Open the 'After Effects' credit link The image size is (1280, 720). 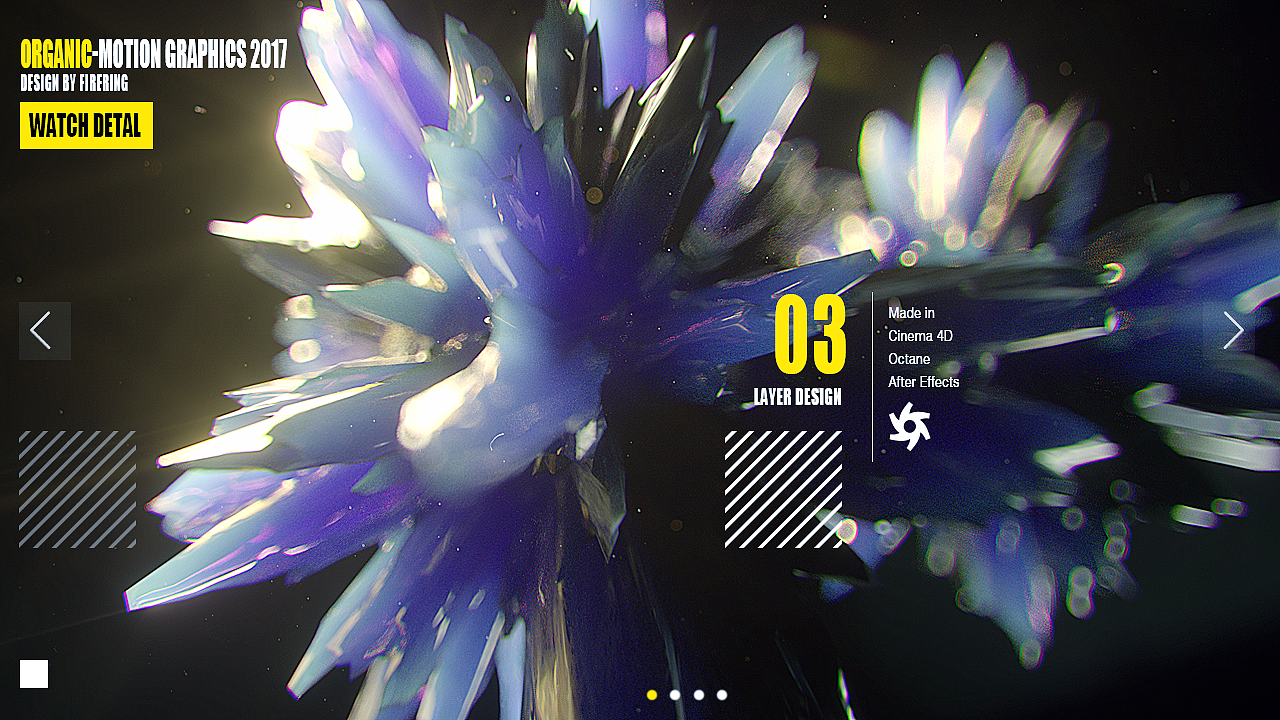(x=923, y=382)
